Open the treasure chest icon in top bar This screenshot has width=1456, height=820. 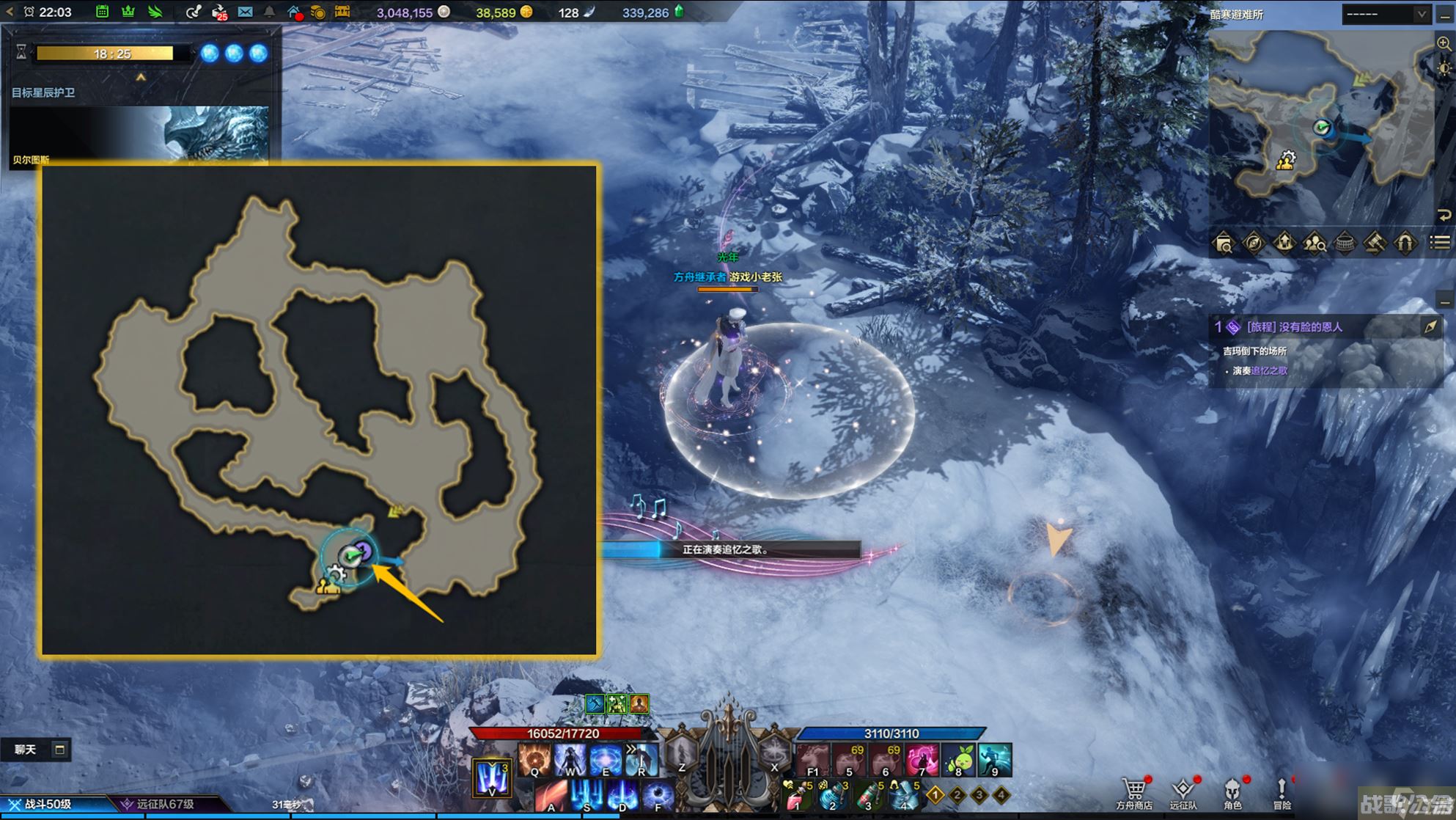[x=342, y=12]
